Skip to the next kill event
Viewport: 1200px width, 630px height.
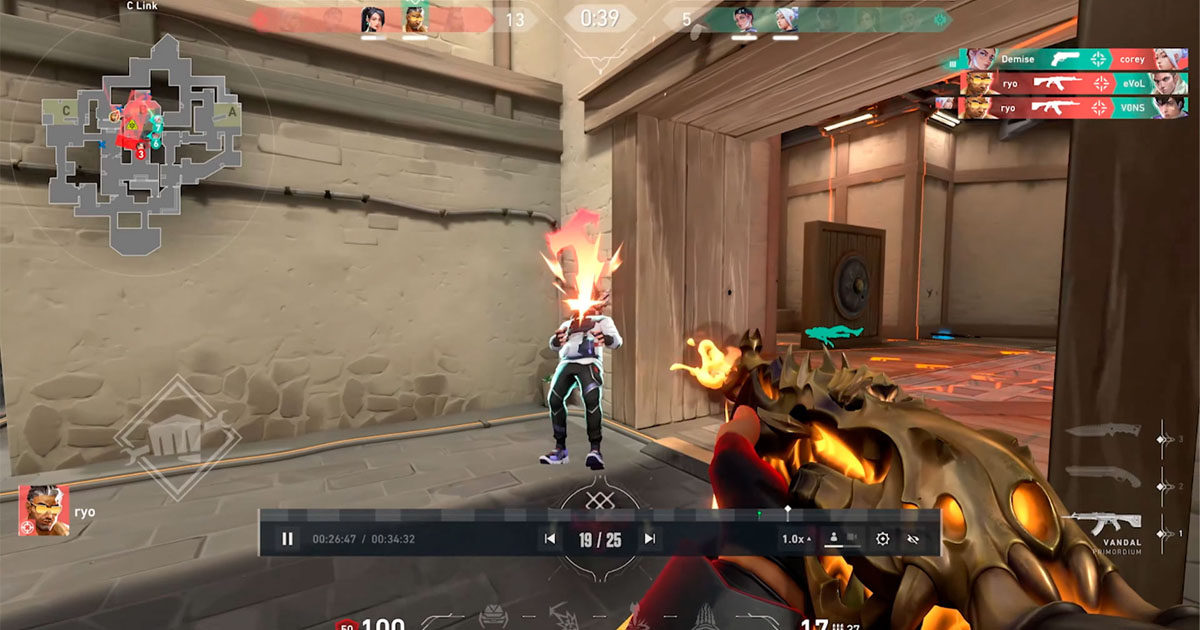(650, 539)
